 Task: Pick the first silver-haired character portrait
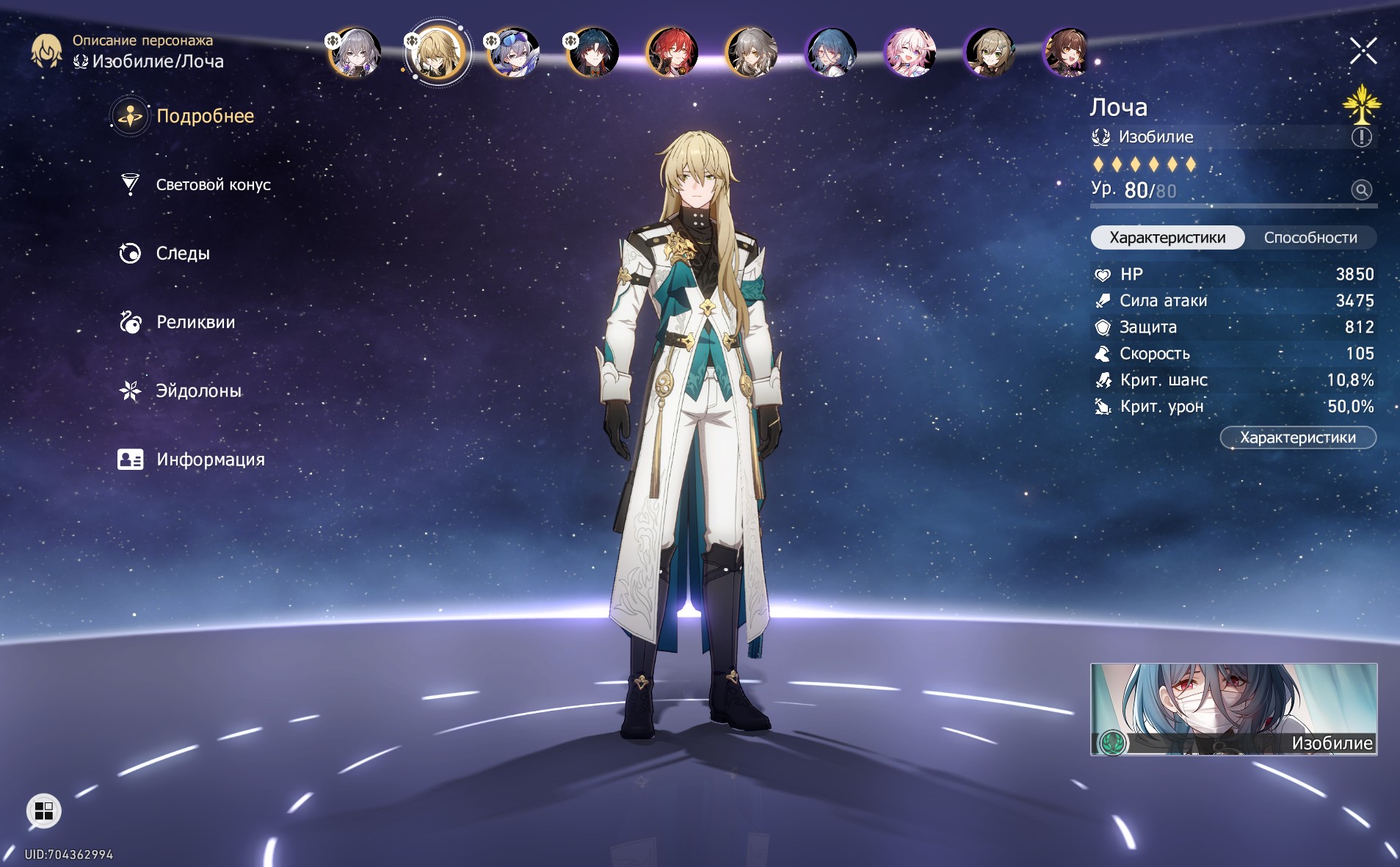coord(355,53)
